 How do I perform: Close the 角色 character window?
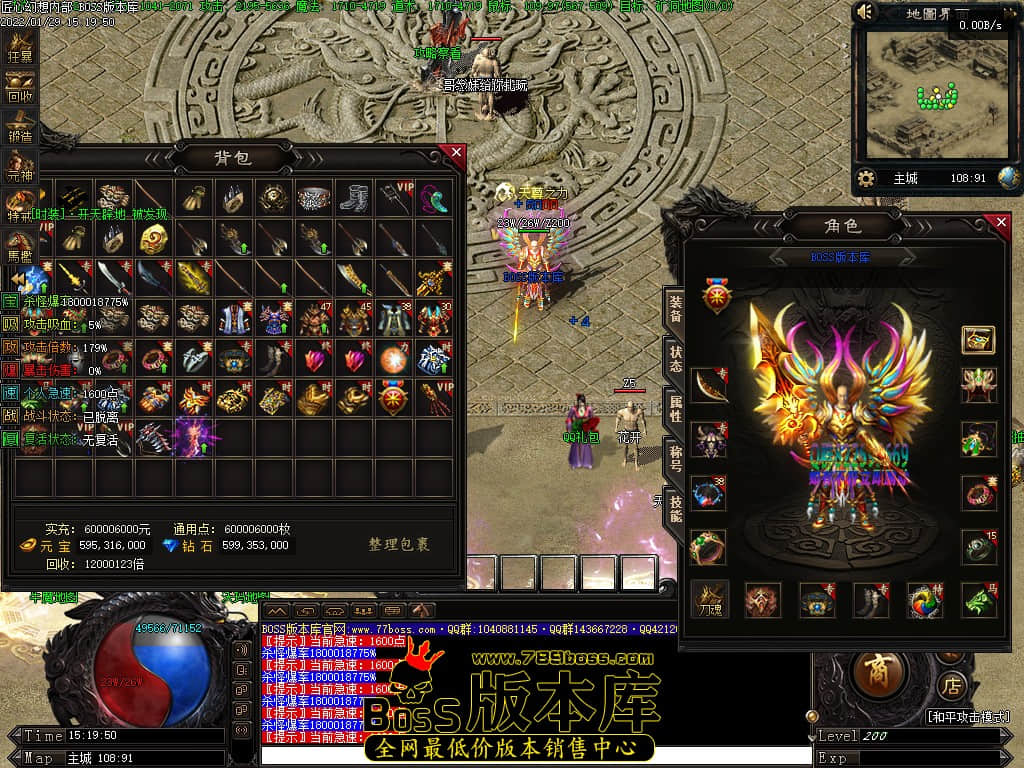pyautogui.click(x=997, y=223)
